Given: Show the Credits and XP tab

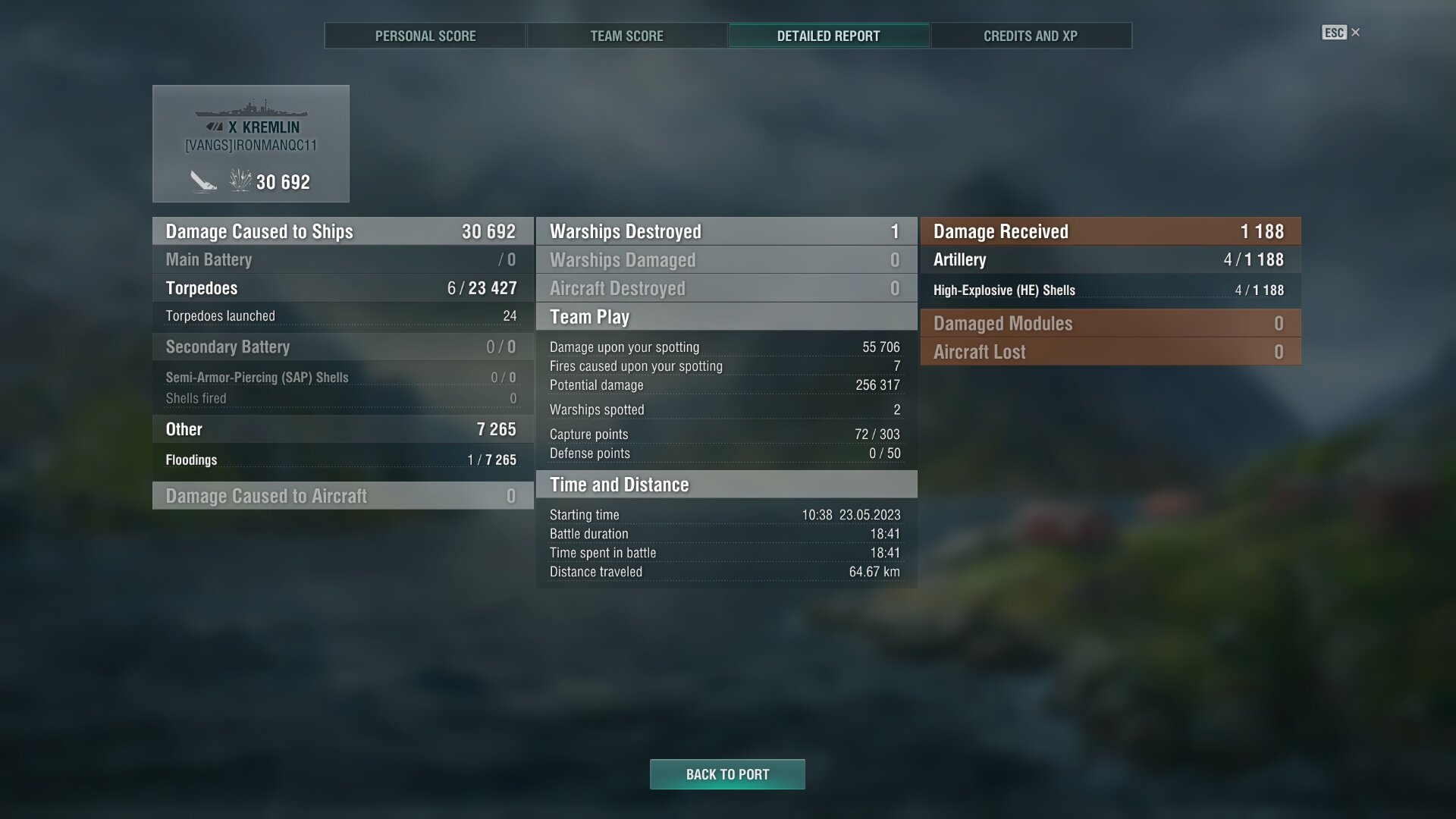Looking at the screenshot, I should tap(1030, 36).
